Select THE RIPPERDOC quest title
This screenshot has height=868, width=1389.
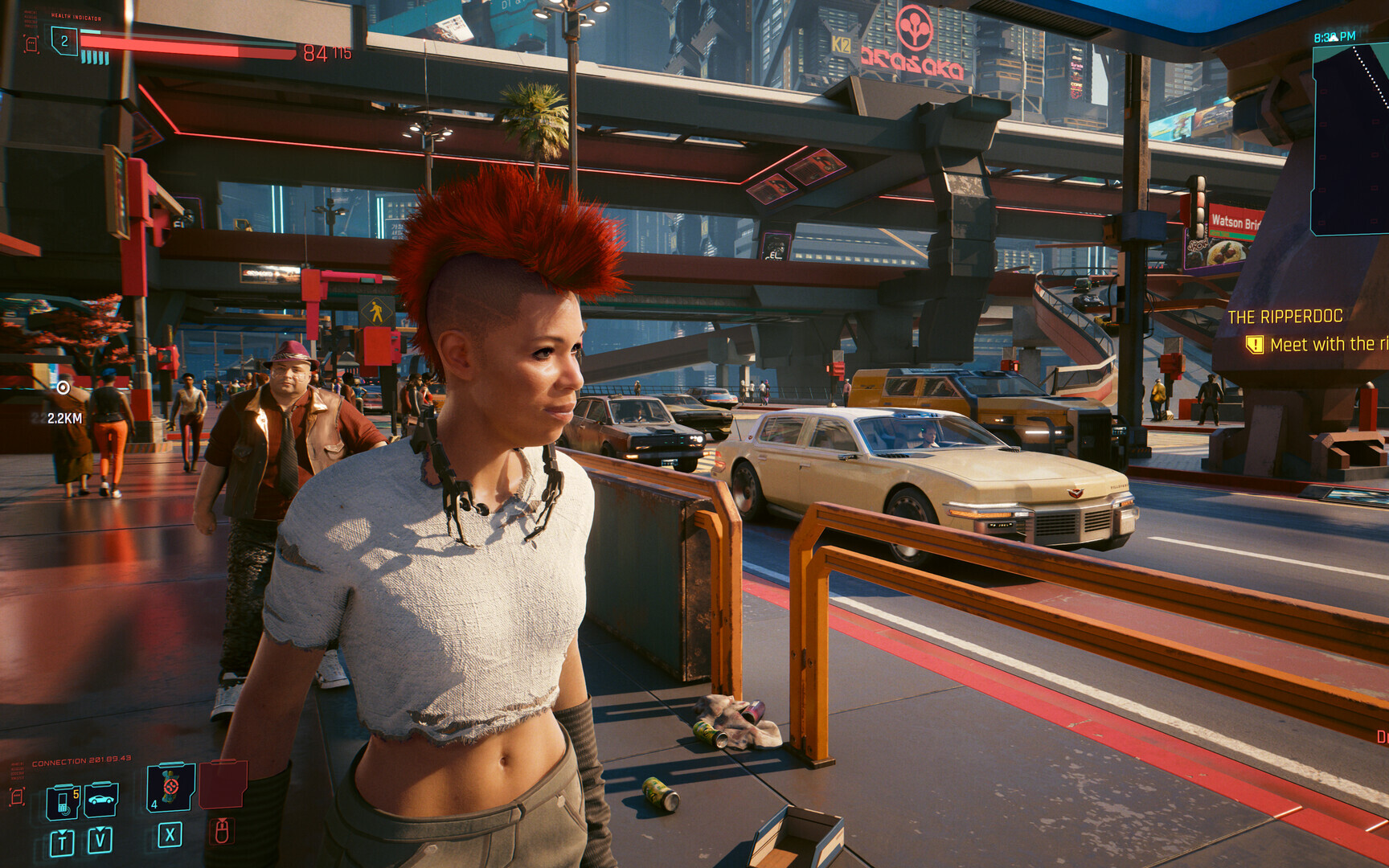1286,317
